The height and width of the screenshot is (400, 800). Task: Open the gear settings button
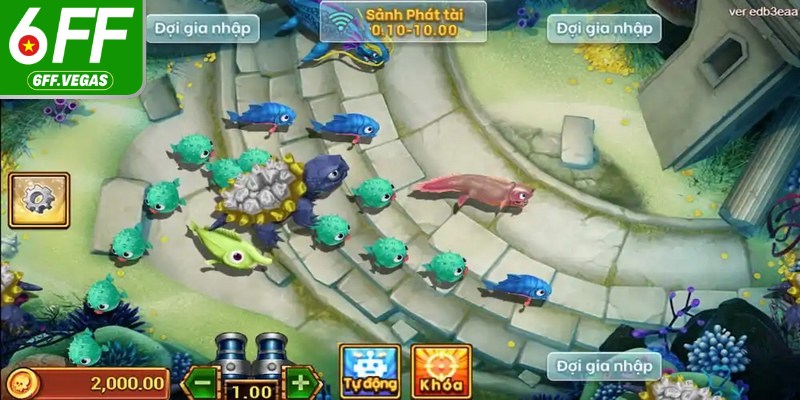[x=39, y=200]
